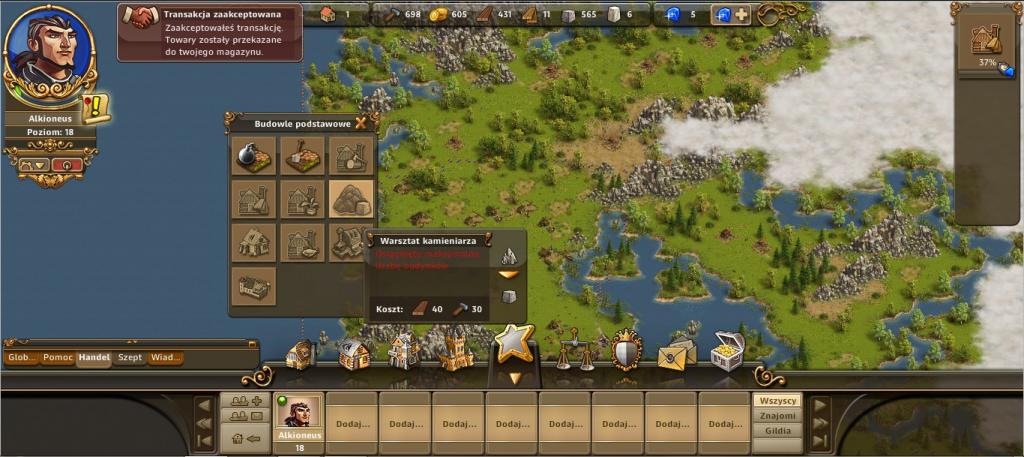Open the mail envelopes icon
Viewport: 1024px width, 457px height.
(x=676, y=352)
